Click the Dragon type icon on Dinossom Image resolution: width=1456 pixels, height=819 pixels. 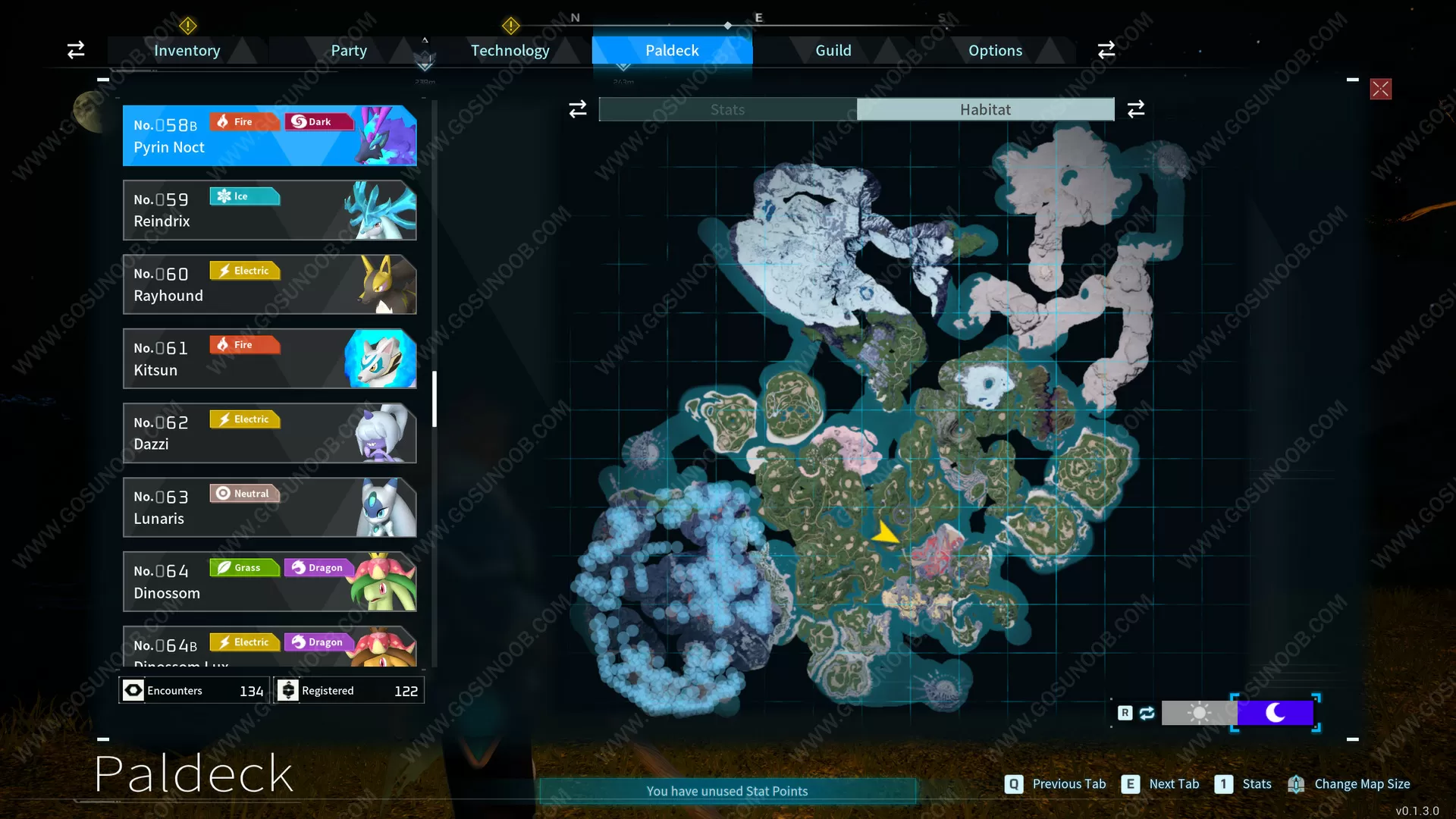(318, 567)
